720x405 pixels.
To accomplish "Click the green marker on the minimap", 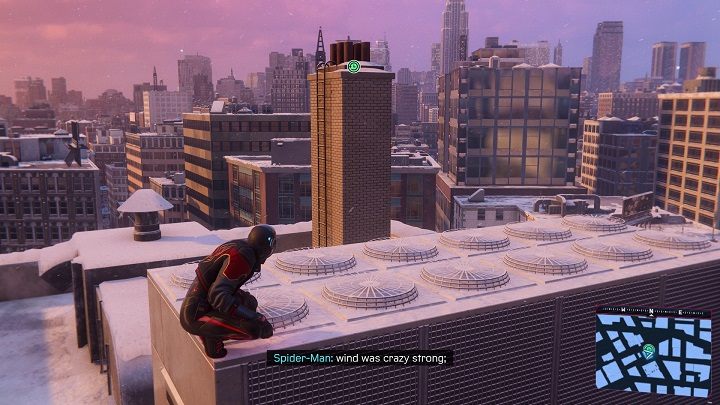I will [649, 351].
